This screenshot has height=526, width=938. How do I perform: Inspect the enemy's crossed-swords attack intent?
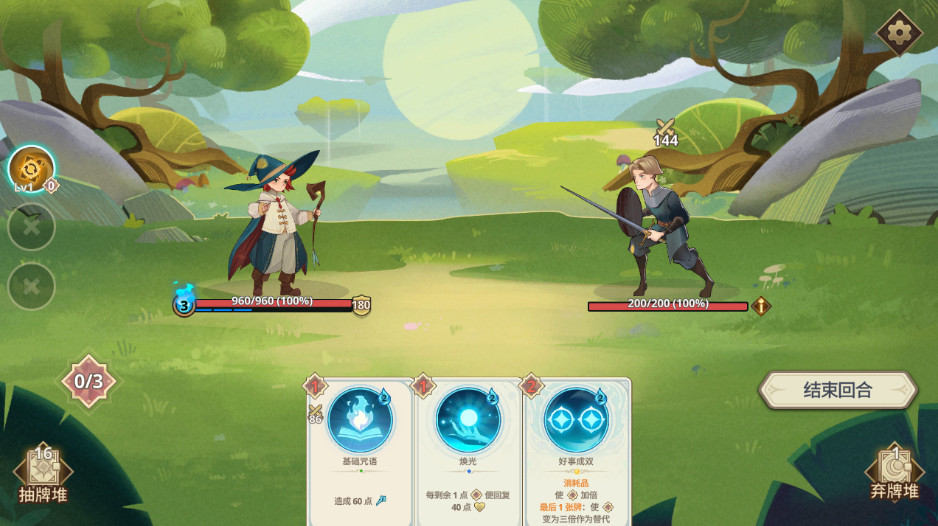[x=665, y=132]
